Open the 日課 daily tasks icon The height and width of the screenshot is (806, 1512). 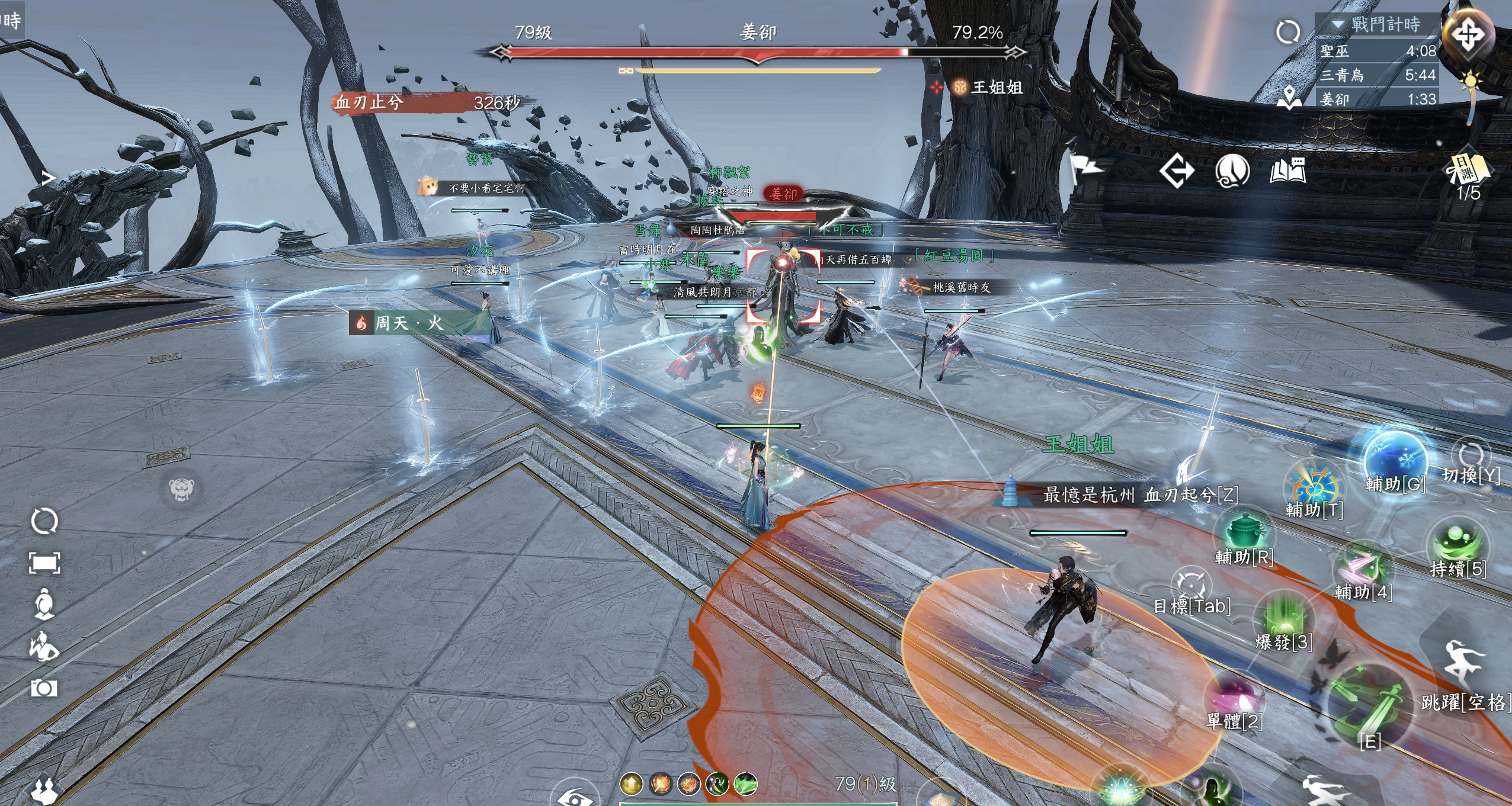[x=1468, y=169]
